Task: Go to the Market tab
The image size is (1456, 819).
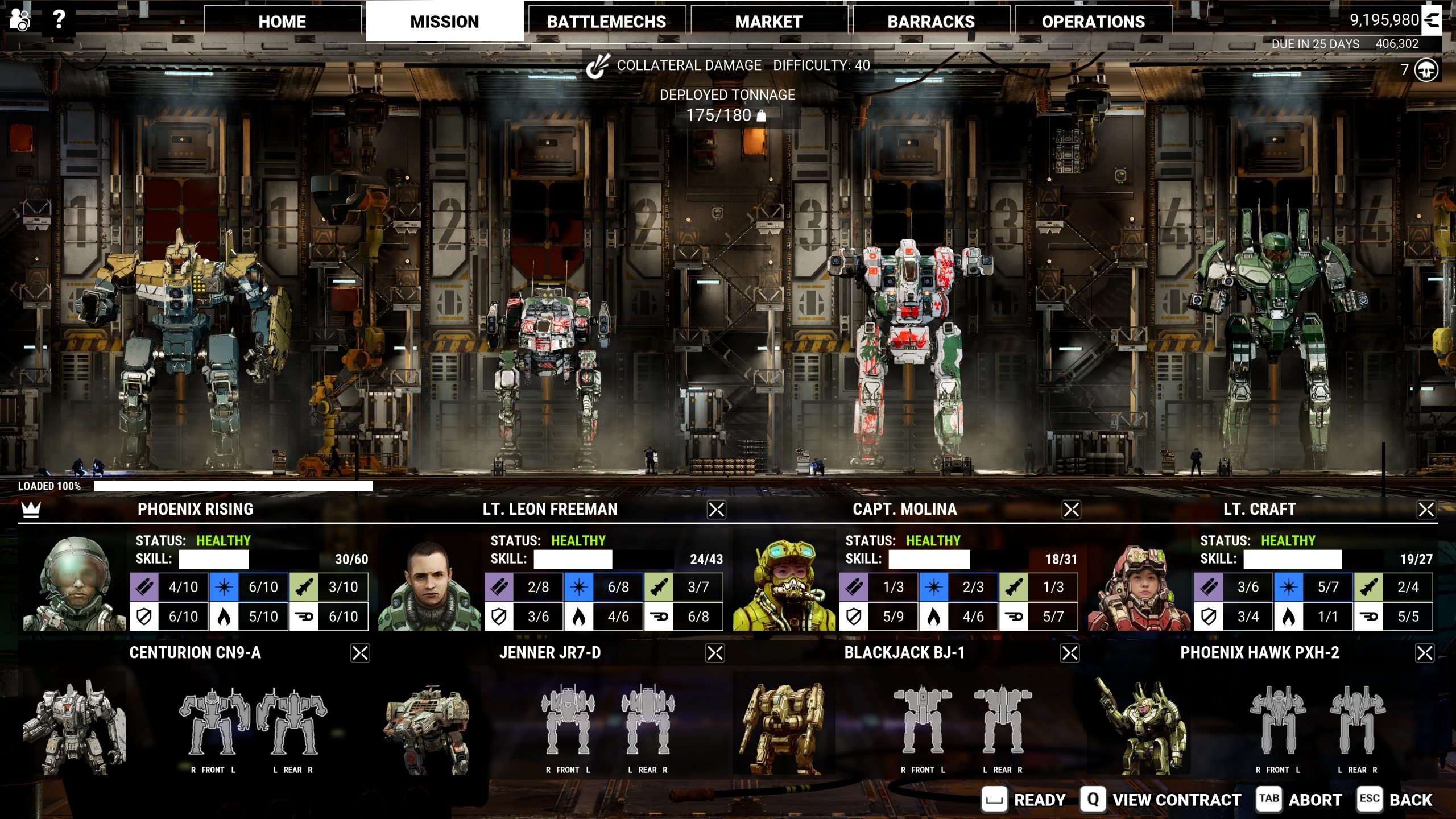Action: [768, 22]
